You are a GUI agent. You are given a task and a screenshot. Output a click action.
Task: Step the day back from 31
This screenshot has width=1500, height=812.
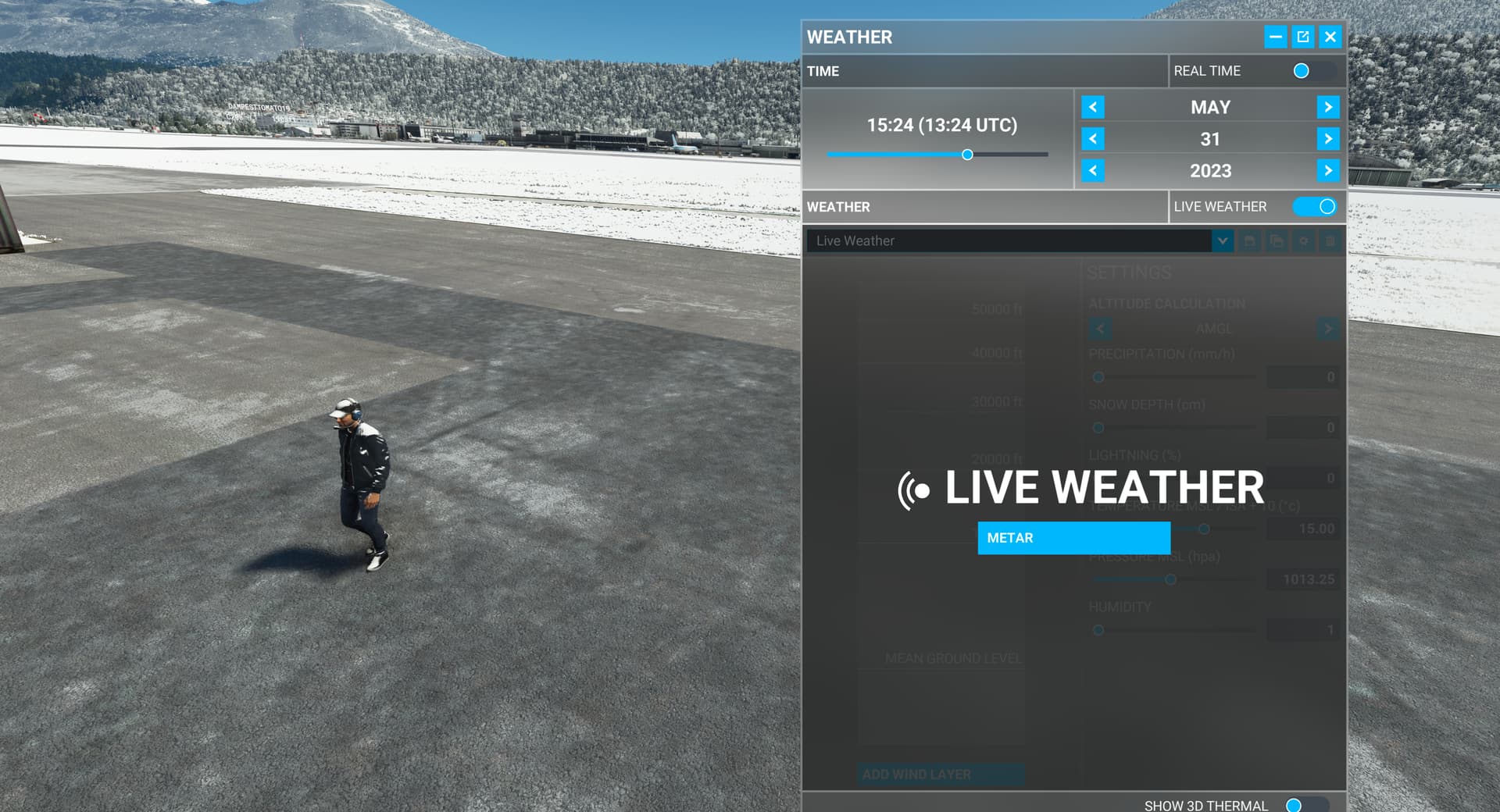click(1091, 139)
